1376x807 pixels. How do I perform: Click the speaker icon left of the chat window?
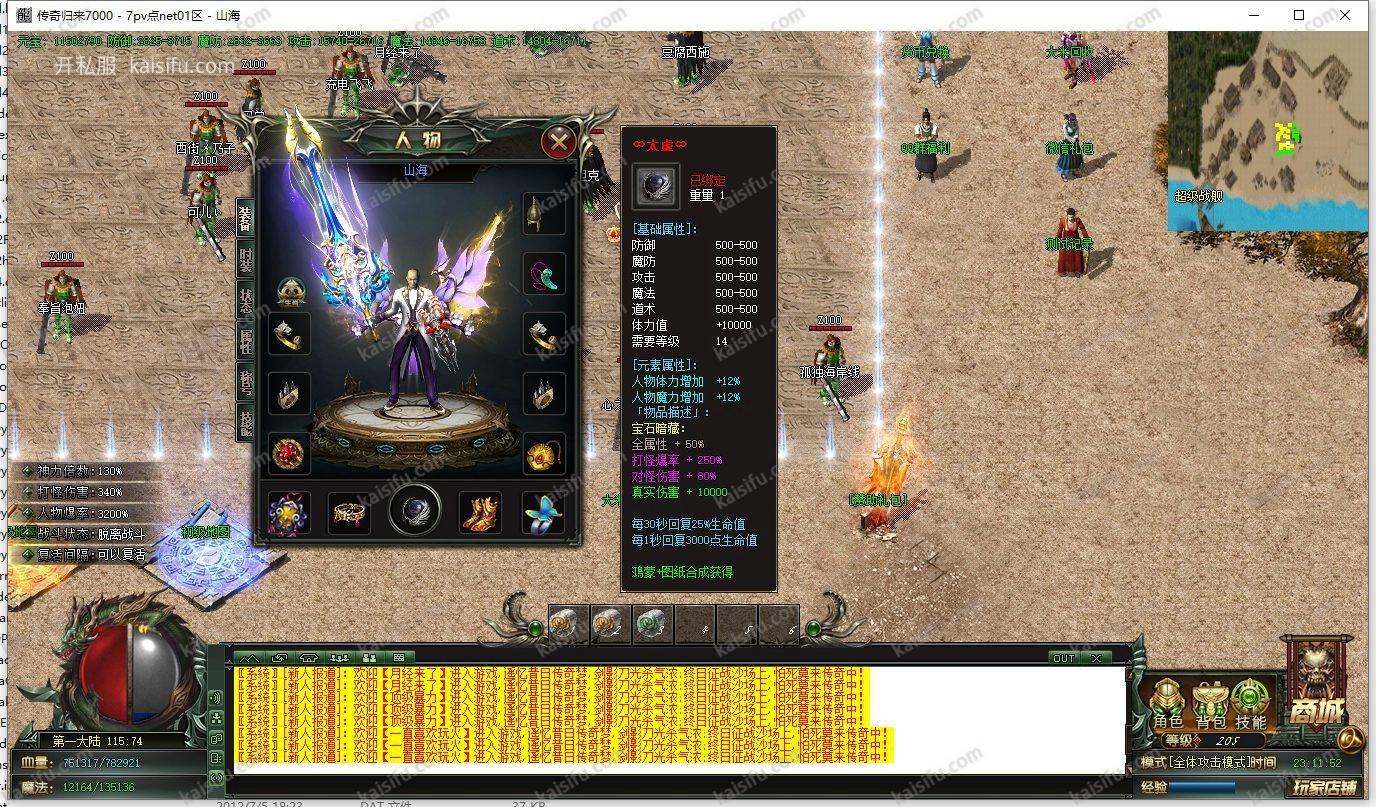217,697
